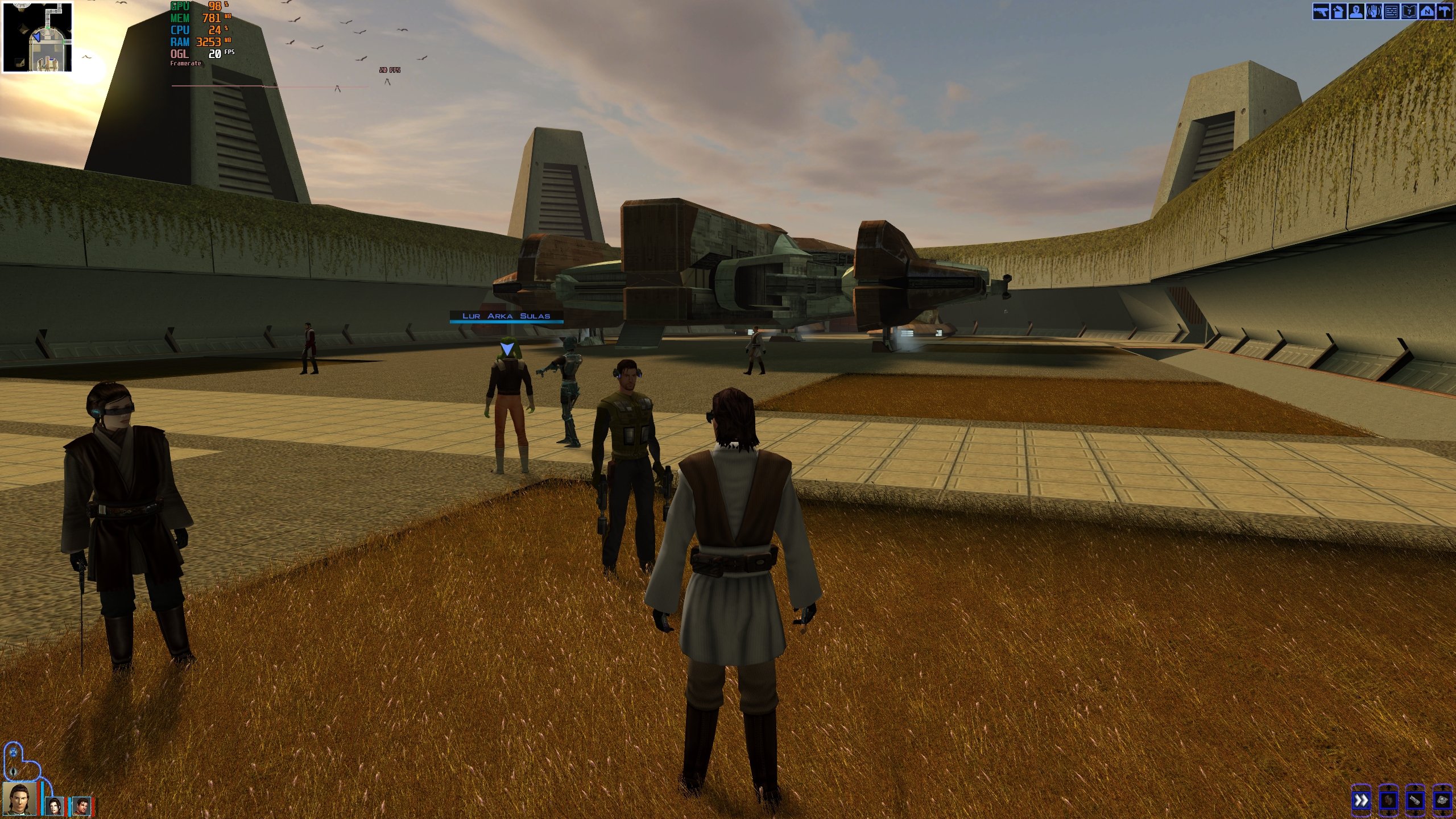
Task: Switch to the female companion portrait
Action: (55, 805)
